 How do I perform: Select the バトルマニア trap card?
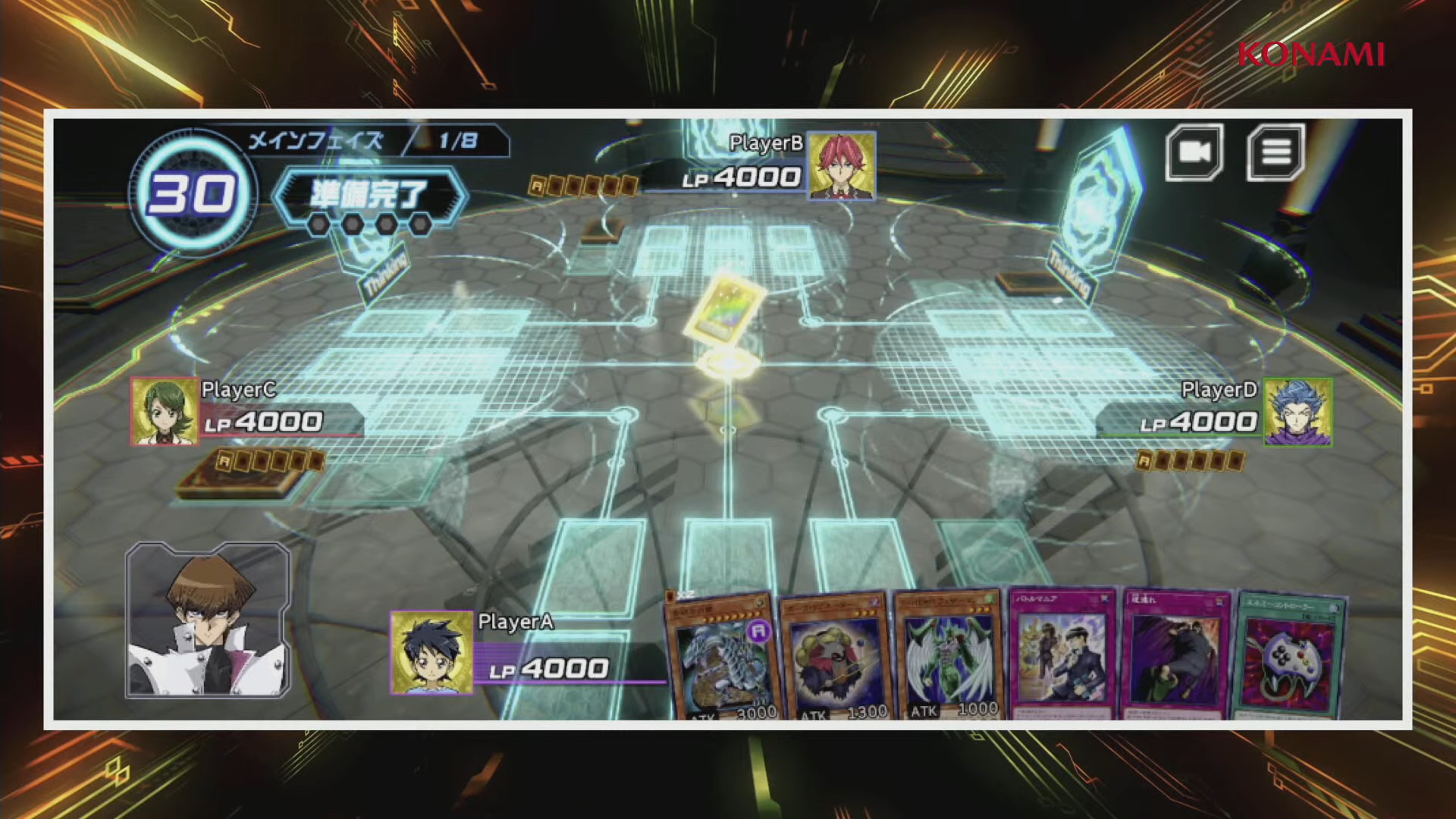pyautogui.click(x=1062, y=654)
